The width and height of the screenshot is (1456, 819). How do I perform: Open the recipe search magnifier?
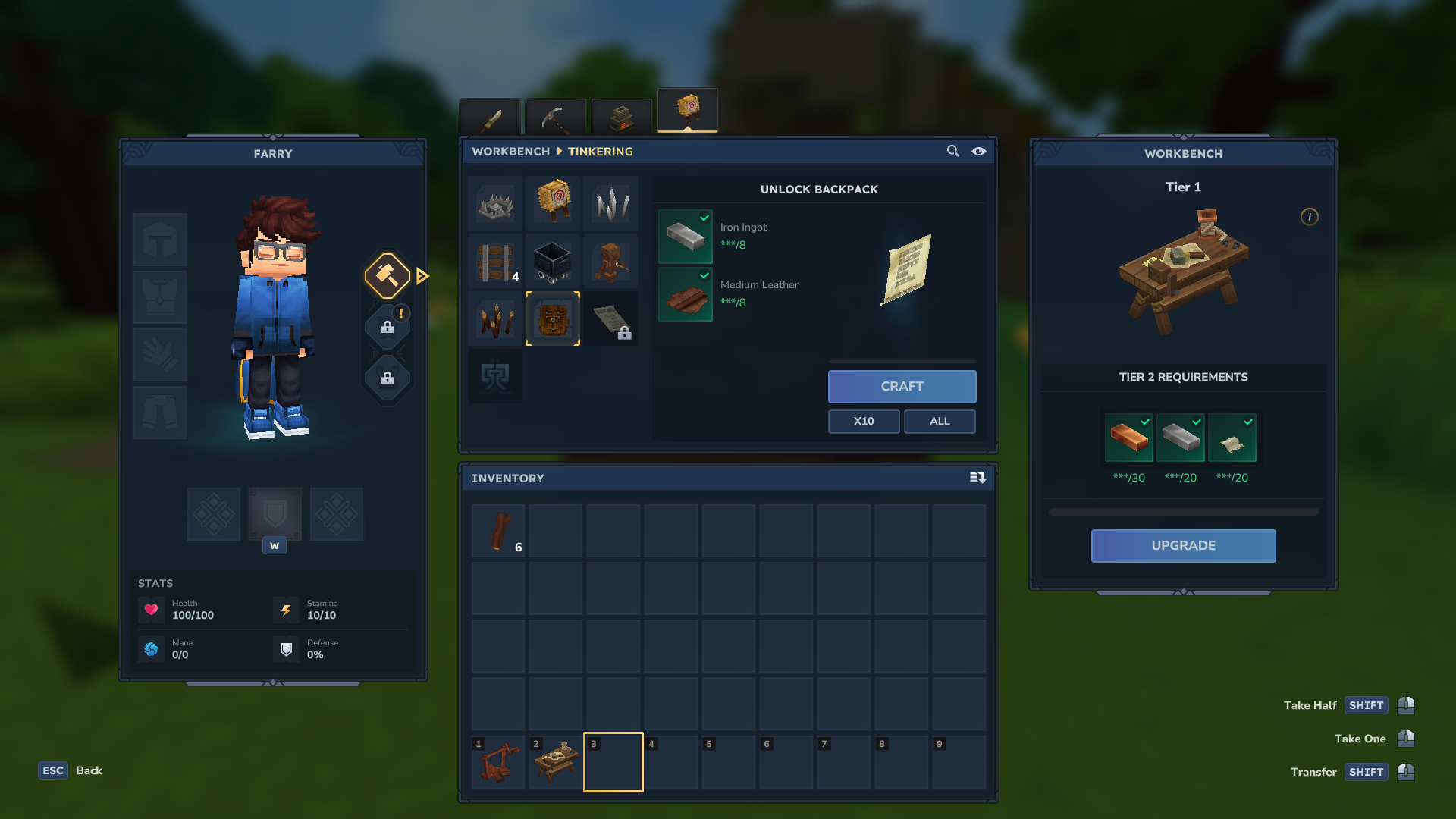[x=952, y=151]
